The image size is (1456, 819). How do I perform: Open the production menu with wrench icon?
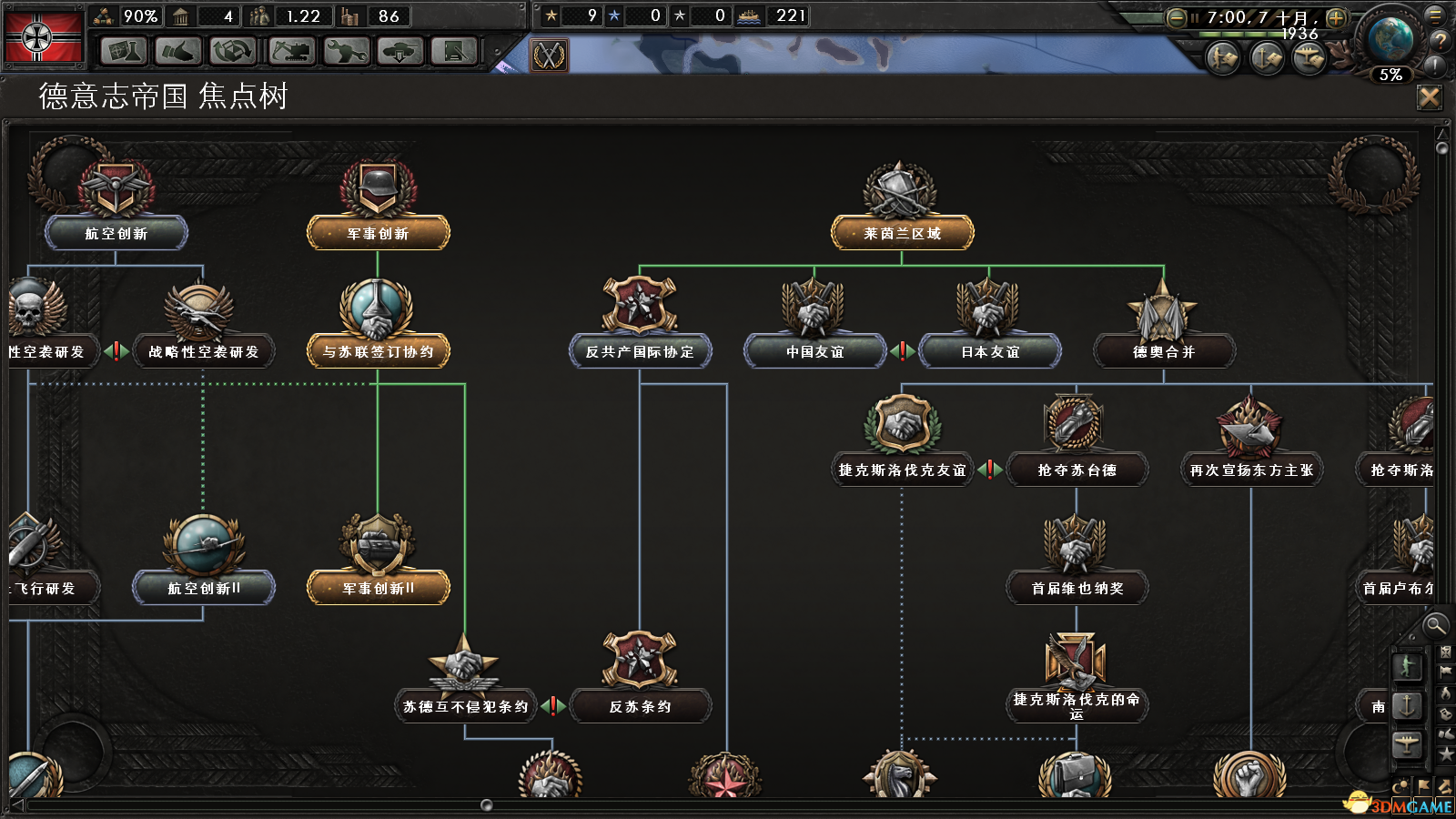(346, 52)
